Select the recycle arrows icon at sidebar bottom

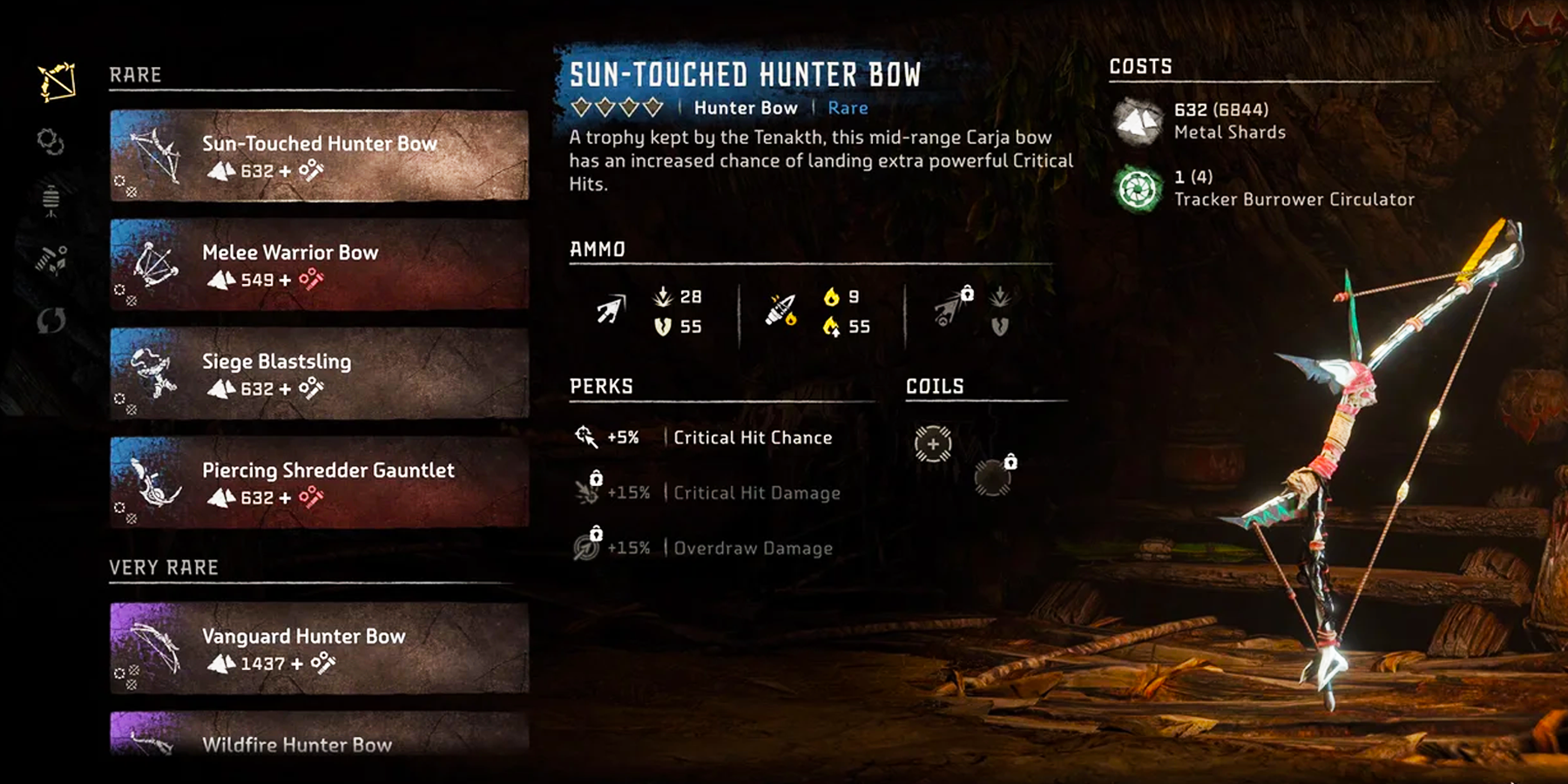point(51,321)
